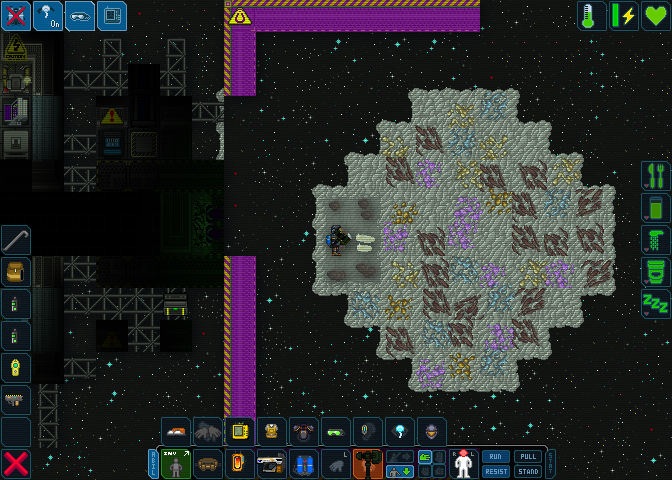Select the crowbar slot
The image size is (672, 480).
pos(16,240)
